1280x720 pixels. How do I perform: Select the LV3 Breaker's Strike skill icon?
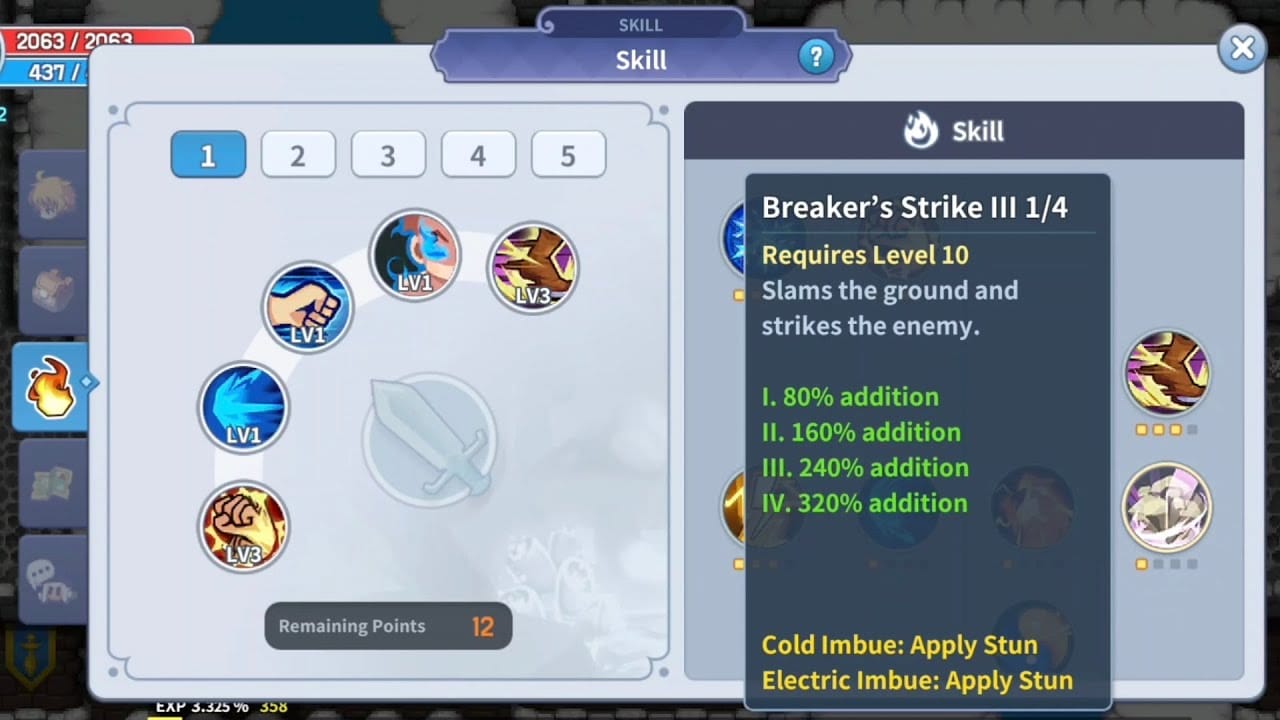click(532, 266)
